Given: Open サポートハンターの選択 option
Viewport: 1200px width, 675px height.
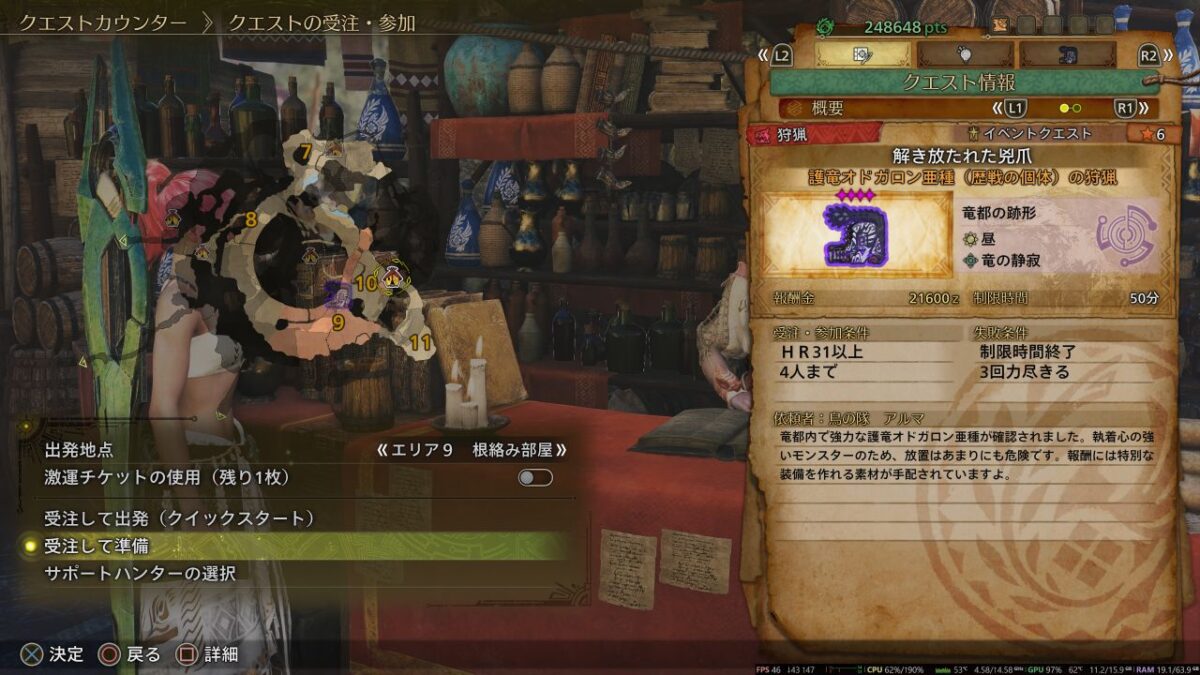Looking at the screenshot, I should click(140, 574).
